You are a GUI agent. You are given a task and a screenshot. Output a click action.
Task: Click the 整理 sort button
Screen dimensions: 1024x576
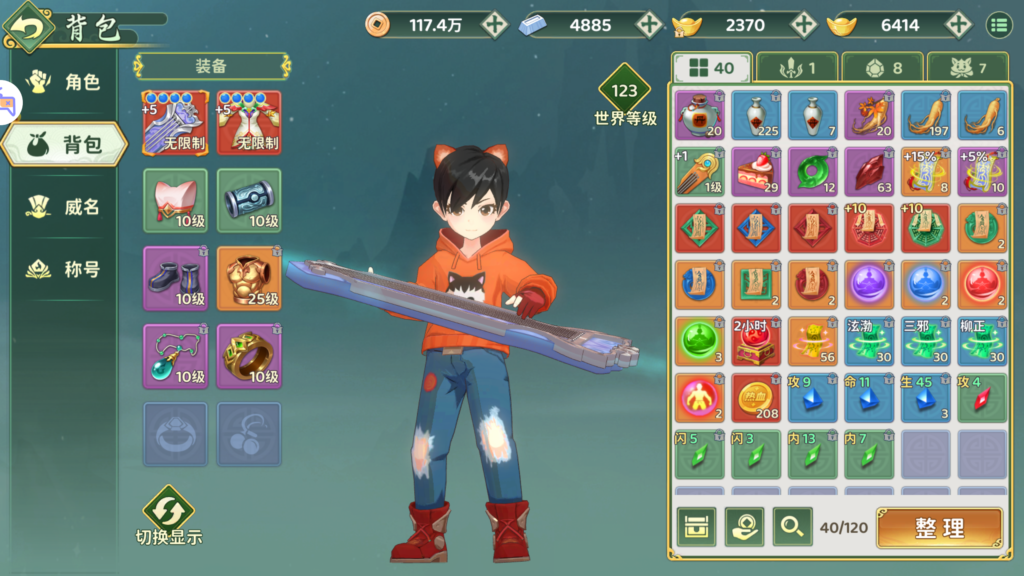(939, 528)
